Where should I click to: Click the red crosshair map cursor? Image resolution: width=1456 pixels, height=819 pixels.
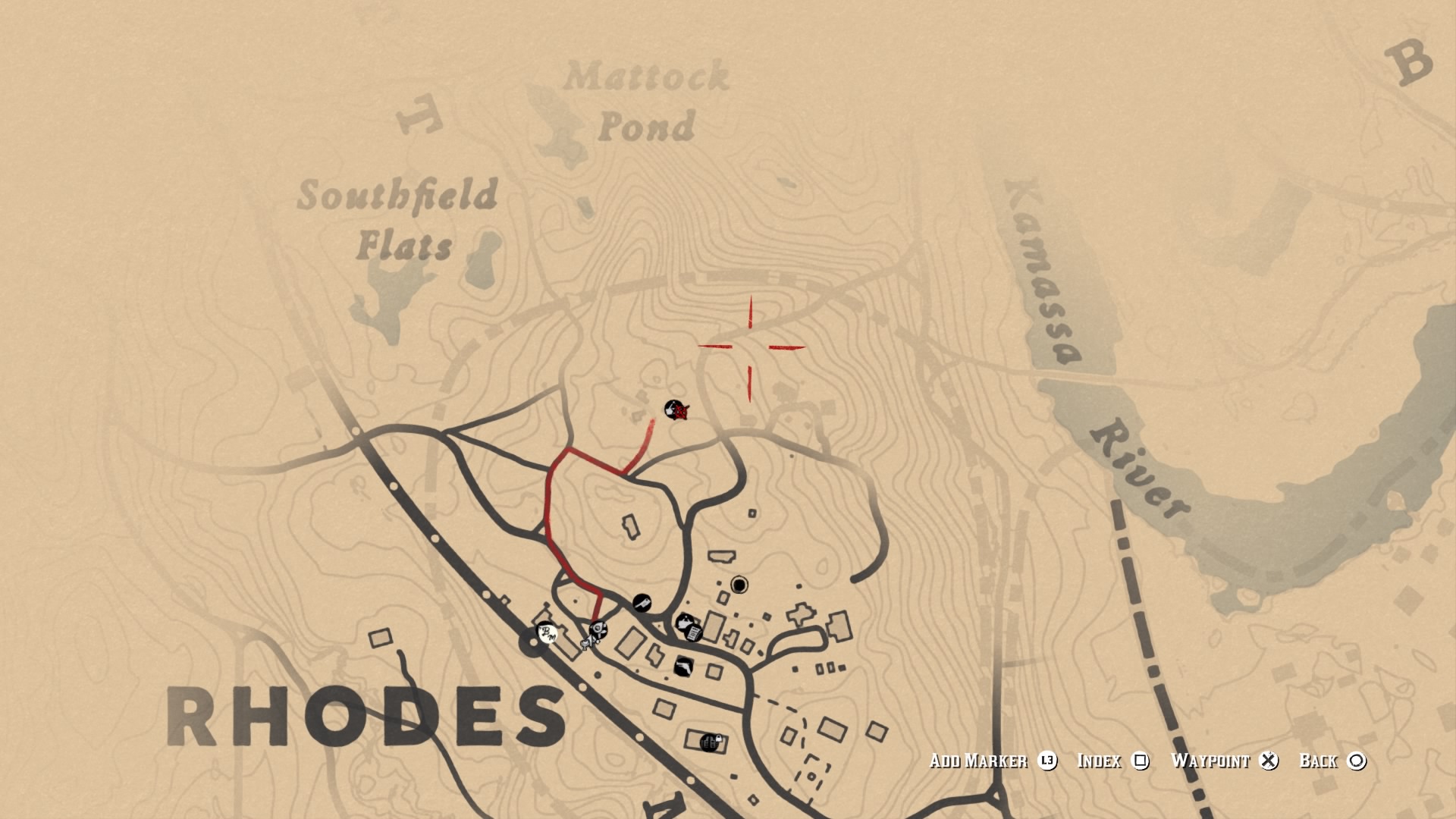[x=752, y=347]
